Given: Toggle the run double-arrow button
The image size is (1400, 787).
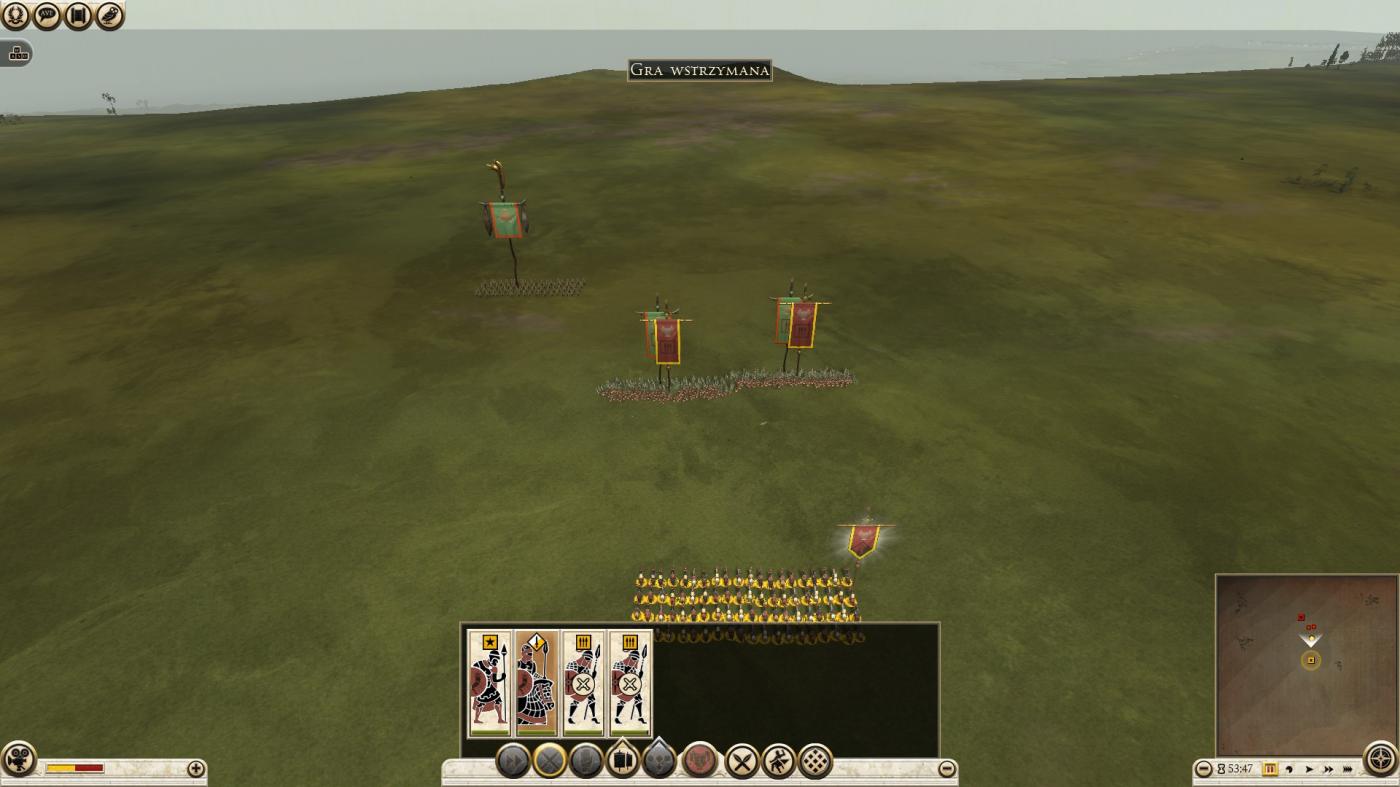Looking at the screenshot, I should pyautogui.click(x=513, y=761).
